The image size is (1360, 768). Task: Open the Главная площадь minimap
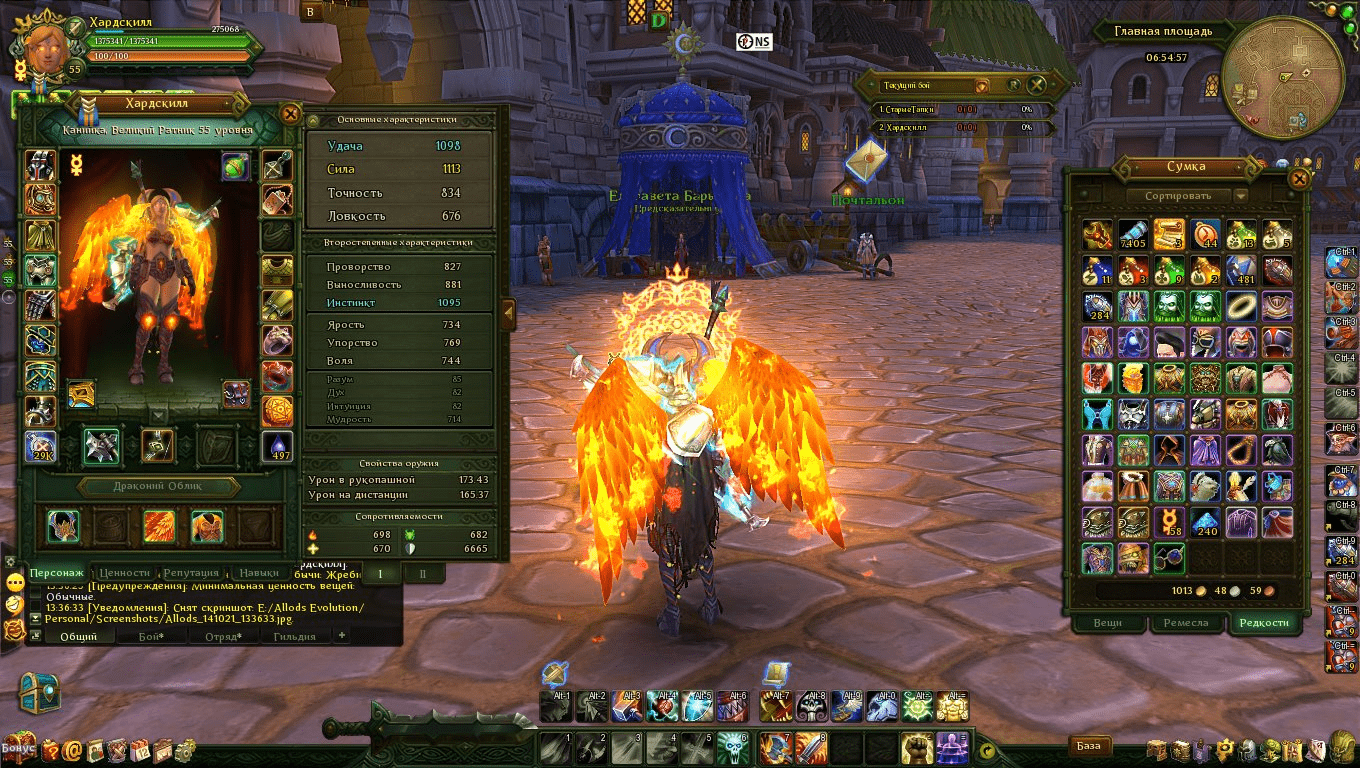(1282, 78)
